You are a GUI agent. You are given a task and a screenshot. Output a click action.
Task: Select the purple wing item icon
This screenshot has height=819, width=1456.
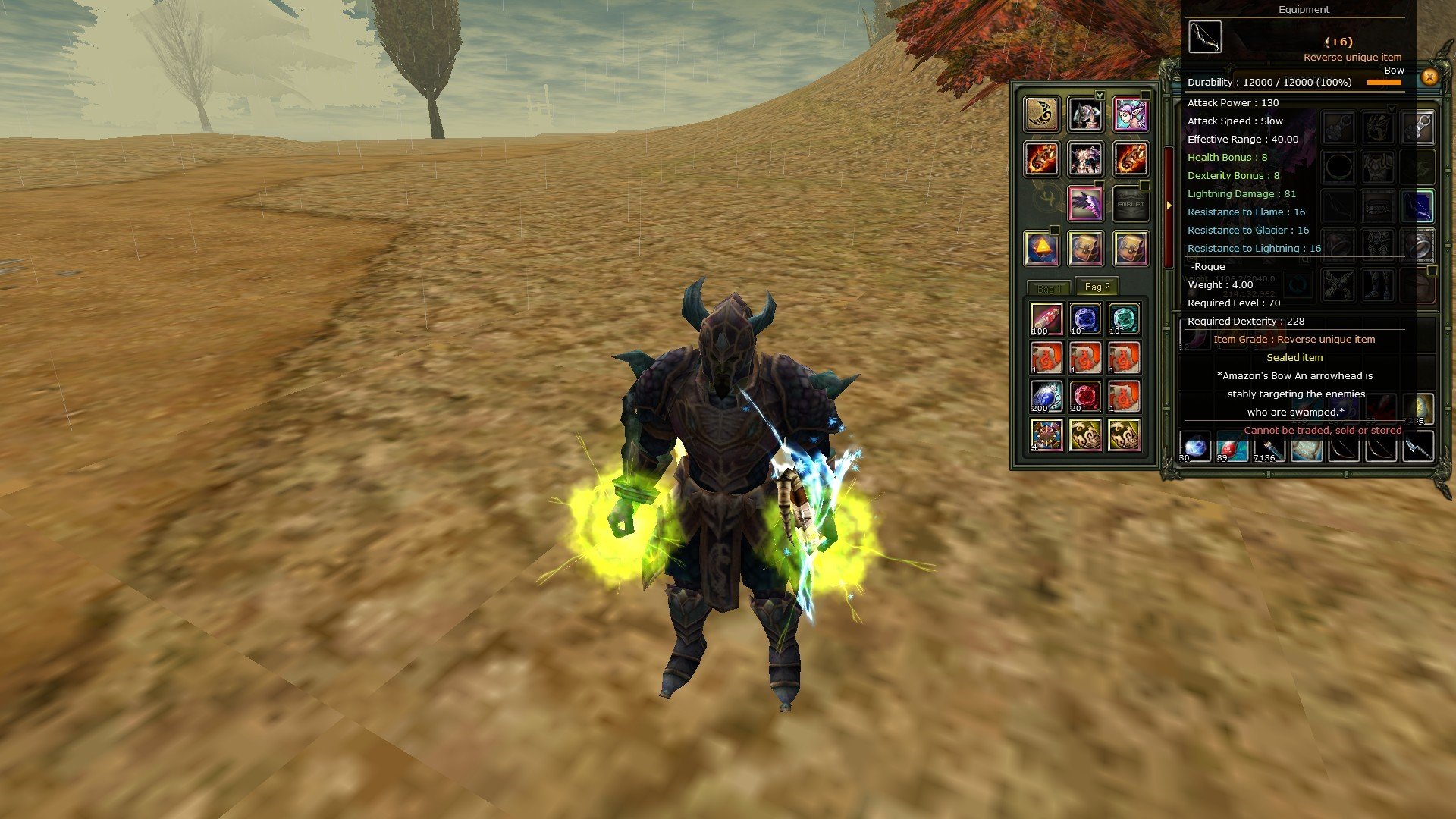[1087, 203]
